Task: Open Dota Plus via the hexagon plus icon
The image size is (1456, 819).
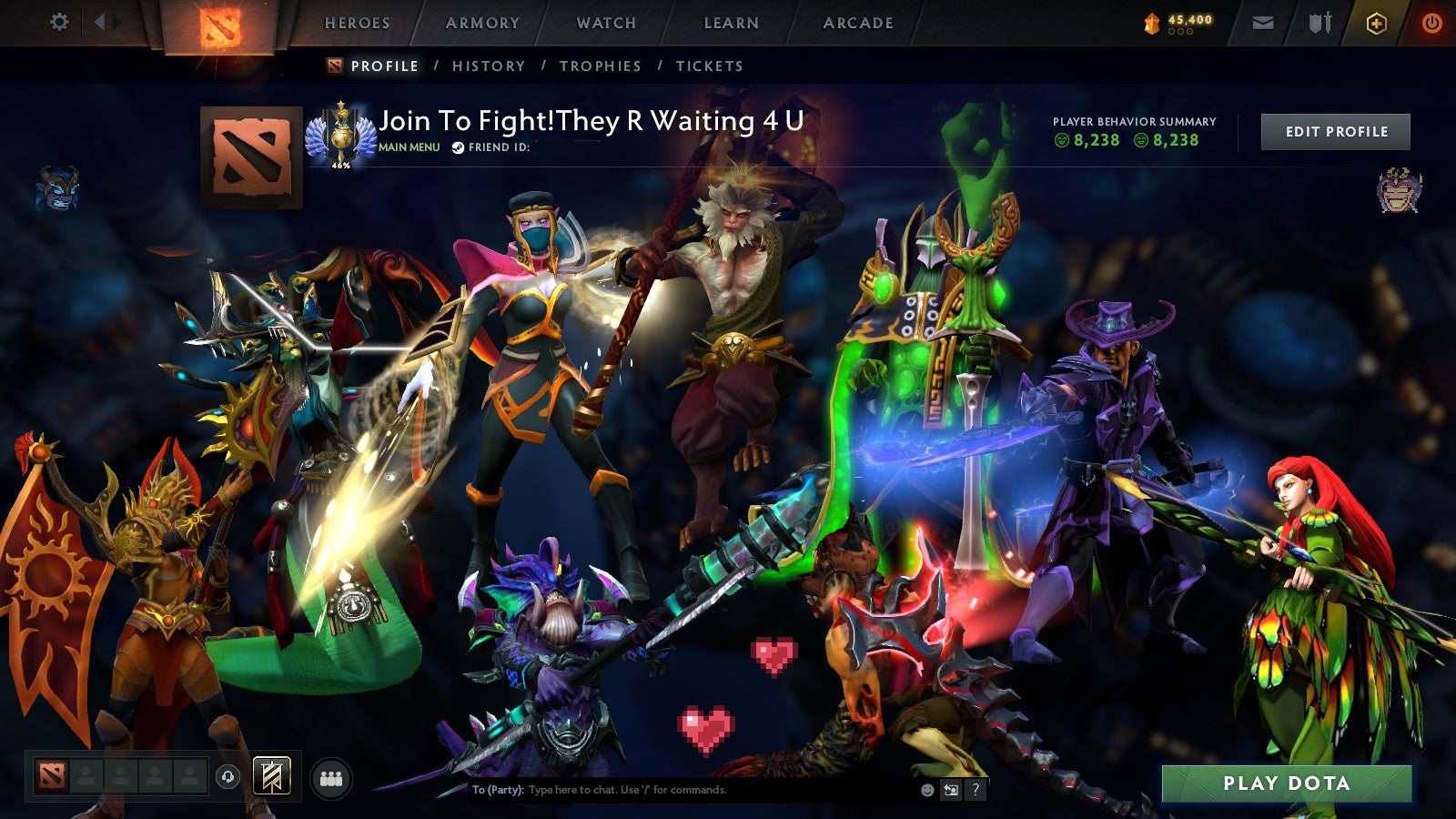Action: [1377, 23]
